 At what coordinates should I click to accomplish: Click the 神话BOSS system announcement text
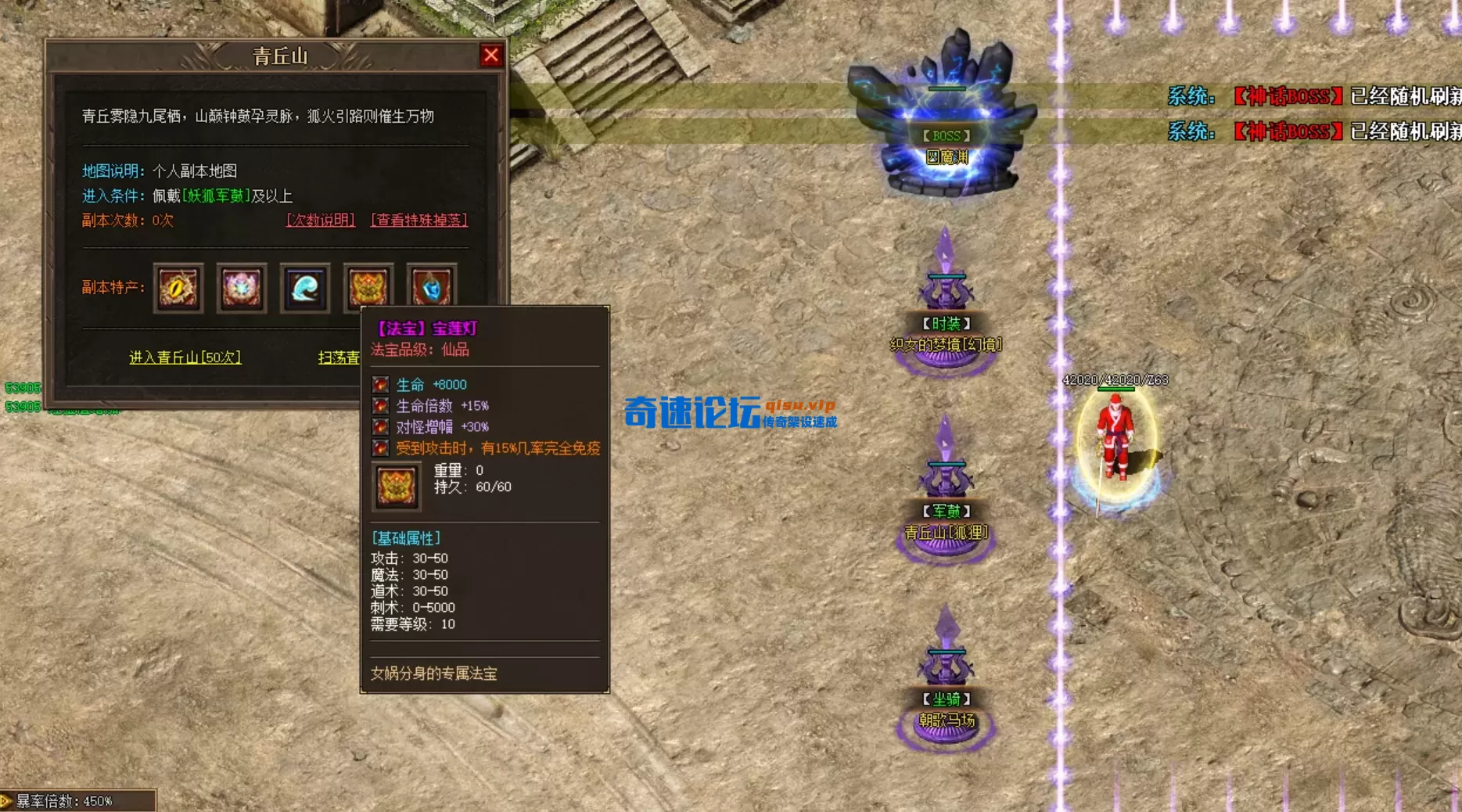tap(1288, 96)
